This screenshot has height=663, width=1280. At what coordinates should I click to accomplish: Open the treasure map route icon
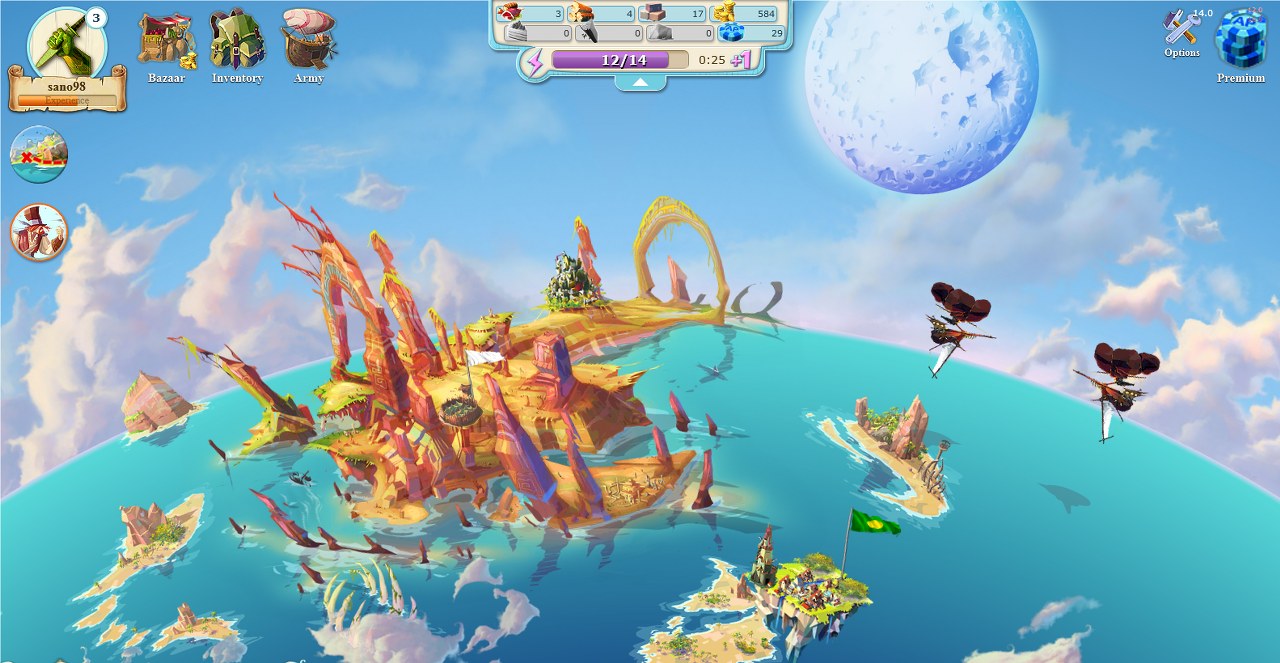pyautogui.click(x=39, y=154)
